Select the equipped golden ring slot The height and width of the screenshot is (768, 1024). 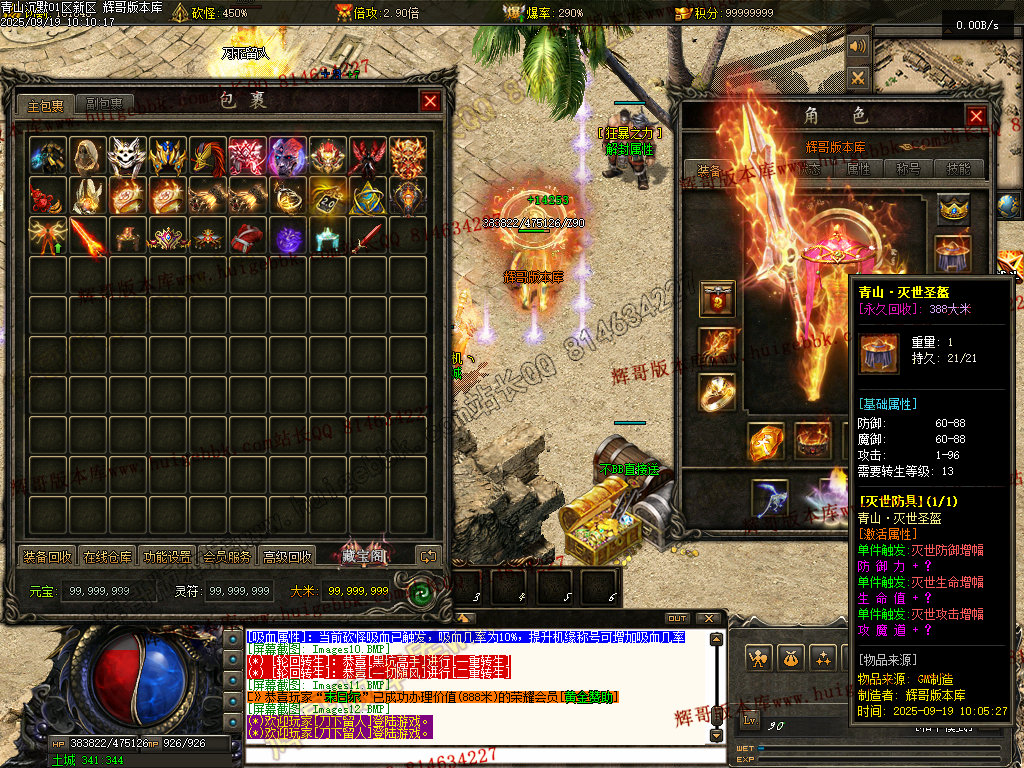tap(717, 392)
